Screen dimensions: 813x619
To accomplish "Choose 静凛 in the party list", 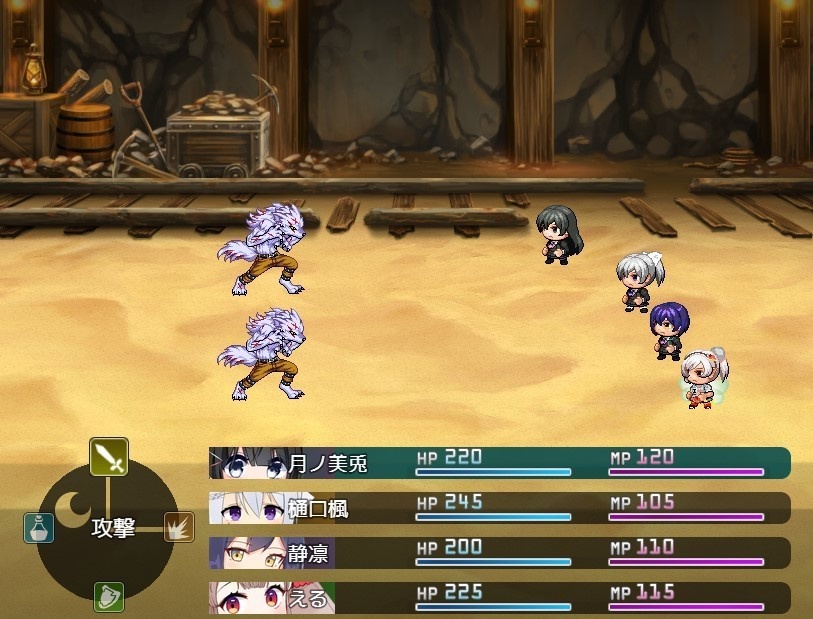I will click(x=500, y=553).
